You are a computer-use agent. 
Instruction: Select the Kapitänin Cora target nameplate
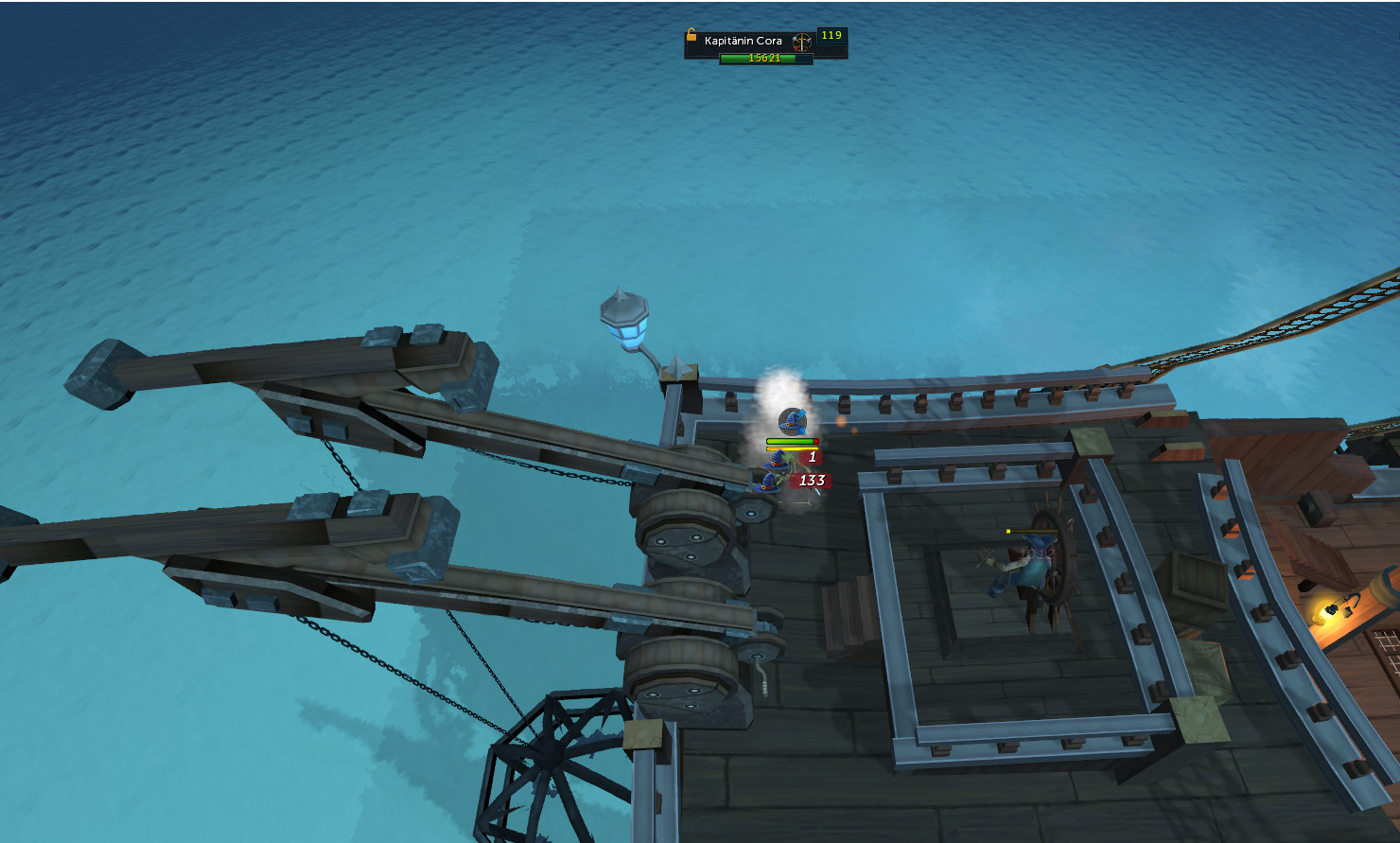(744, 42)
